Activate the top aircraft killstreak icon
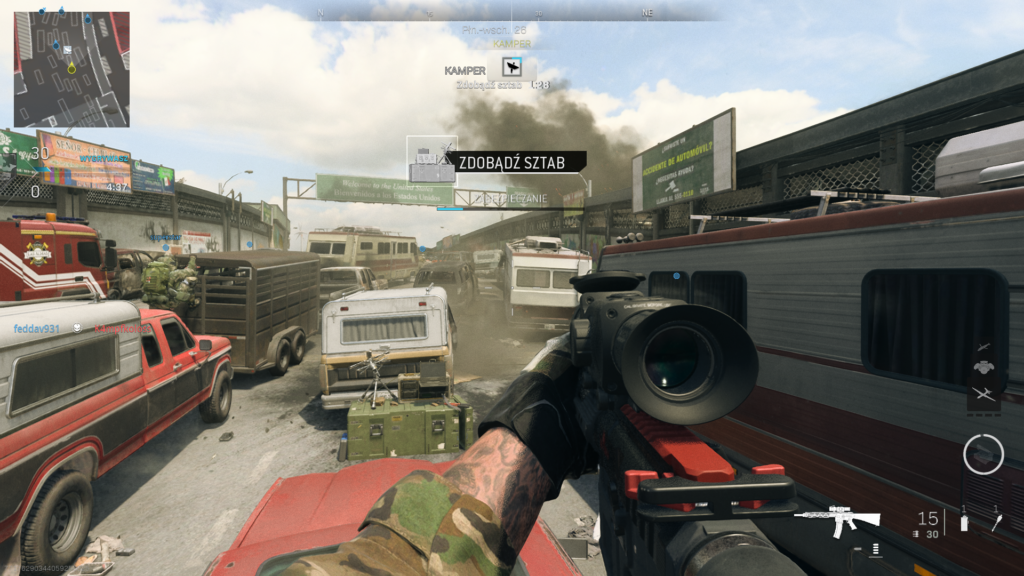 (983, 346)
